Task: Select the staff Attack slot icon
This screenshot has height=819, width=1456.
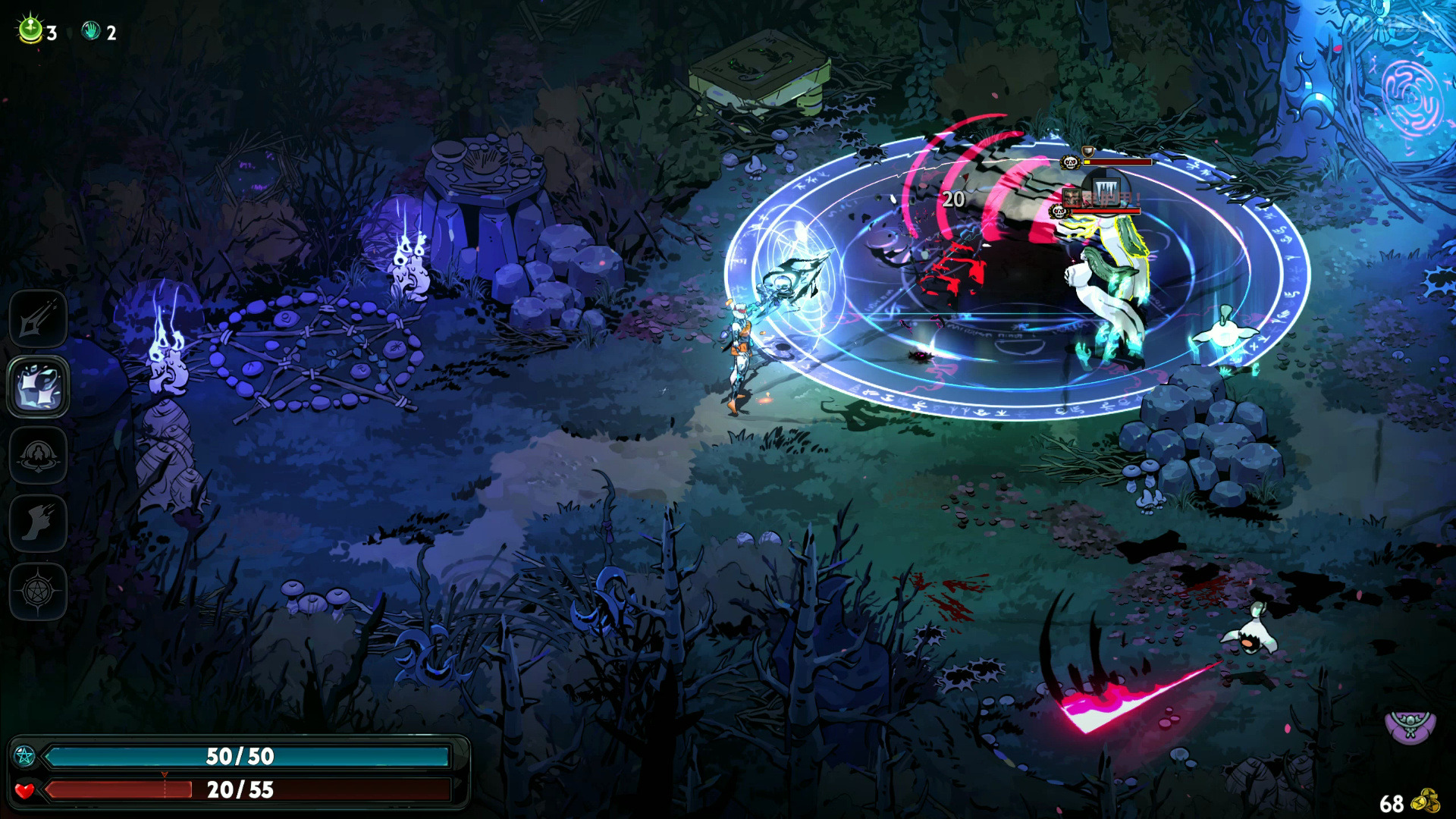Action: 38,319
